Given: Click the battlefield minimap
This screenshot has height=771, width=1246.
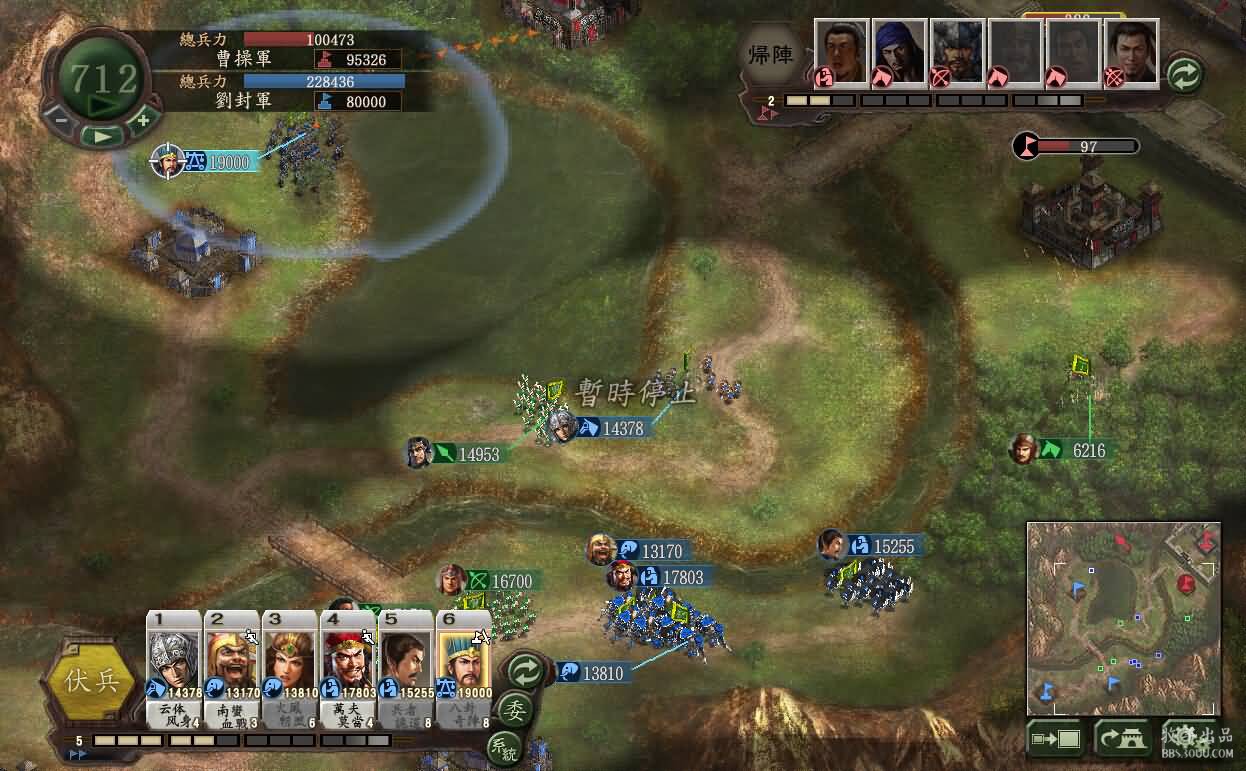Looking at the screenshot, I should [x=1123, y=617].
